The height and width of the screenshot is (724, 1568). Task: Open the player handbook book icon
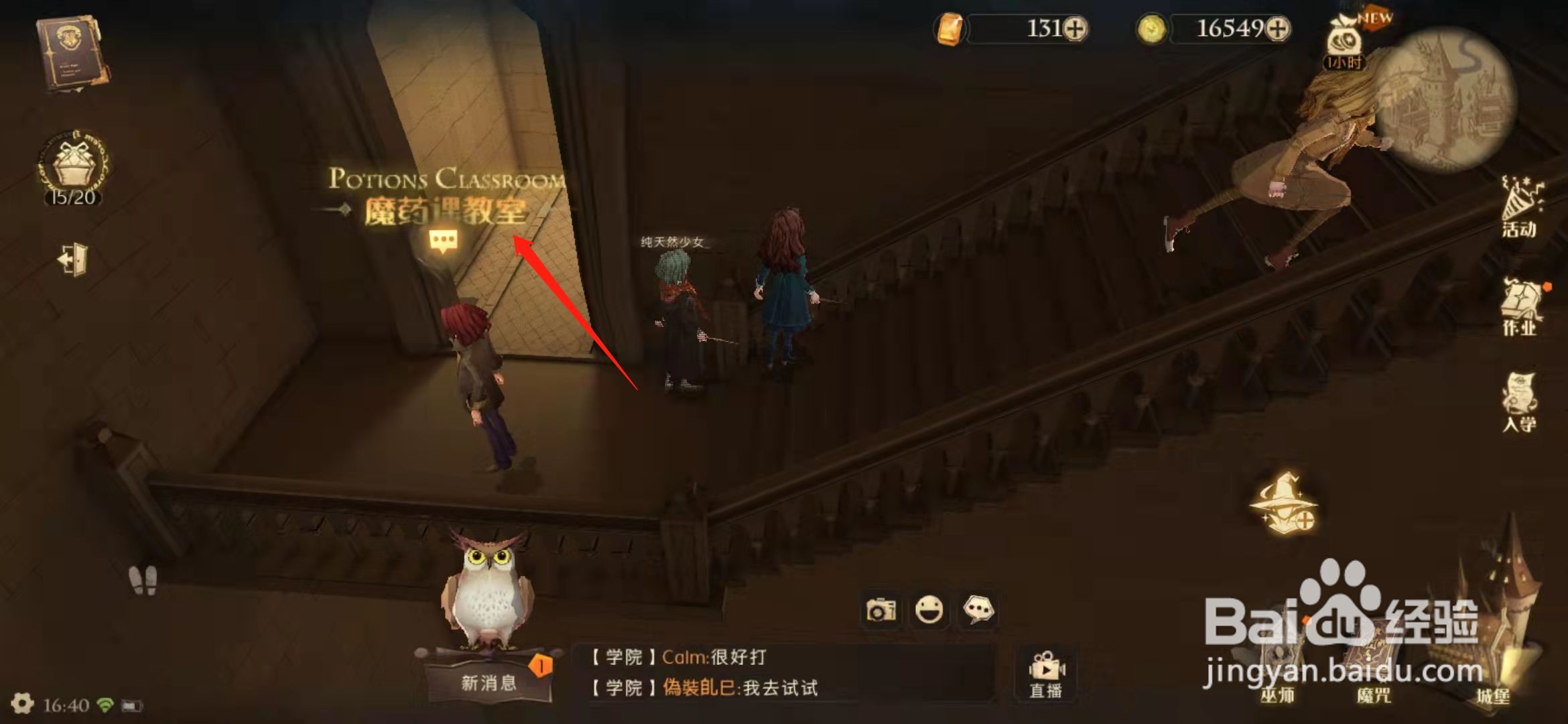70,50
